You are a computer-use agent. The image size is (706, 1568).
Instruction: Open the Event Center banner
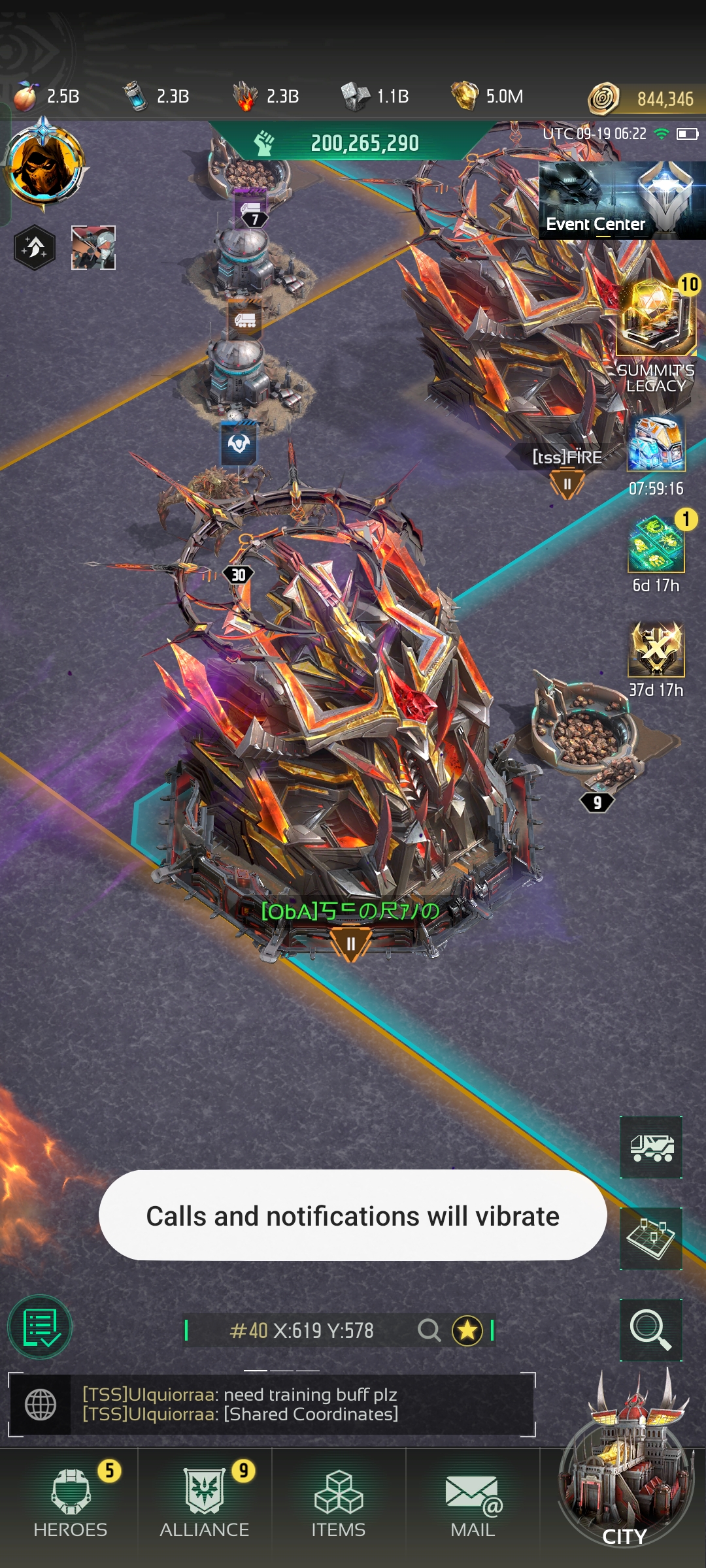(x=621, y=201)
